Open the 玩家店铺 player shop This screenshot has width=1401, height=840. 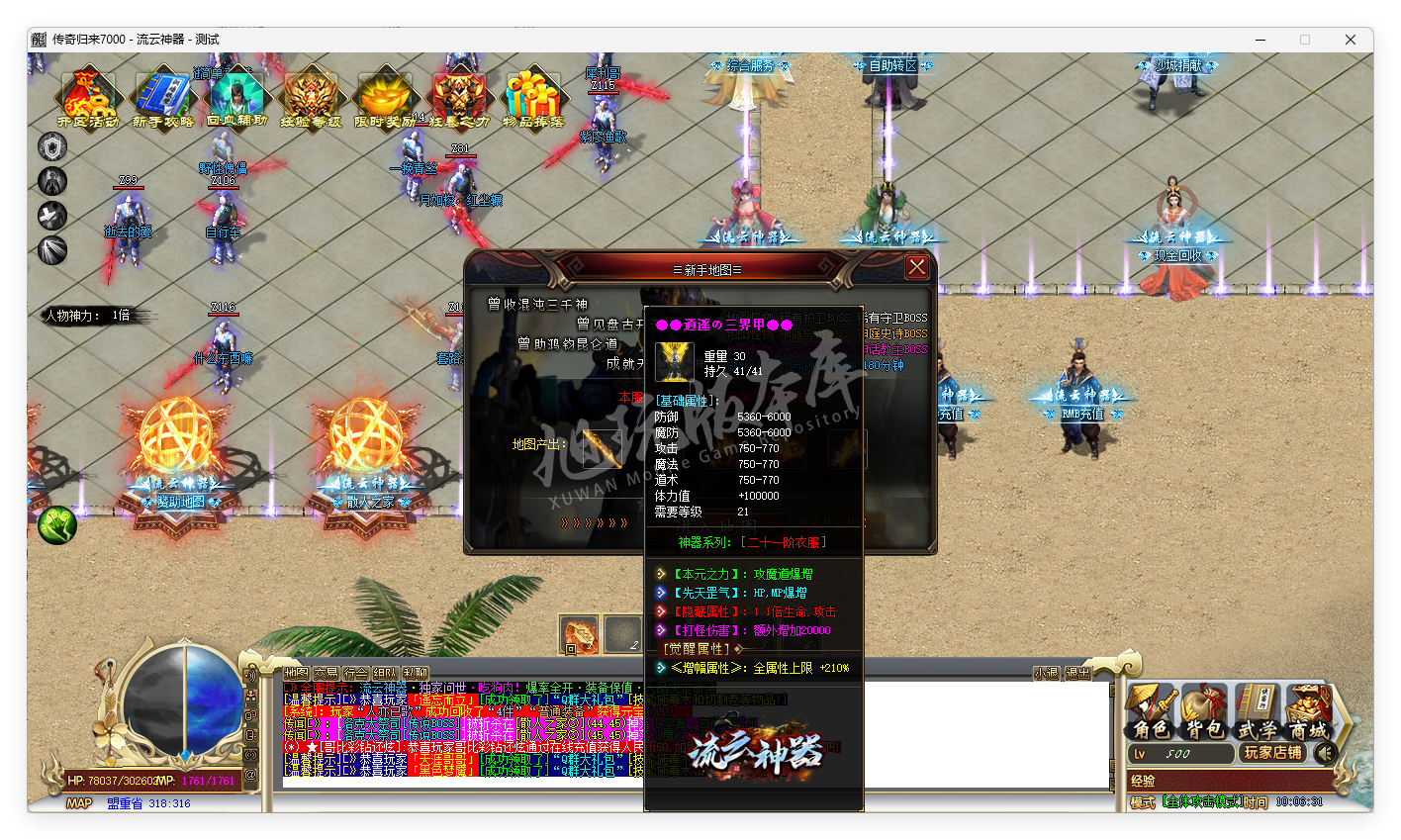(x=1272, y=753)
